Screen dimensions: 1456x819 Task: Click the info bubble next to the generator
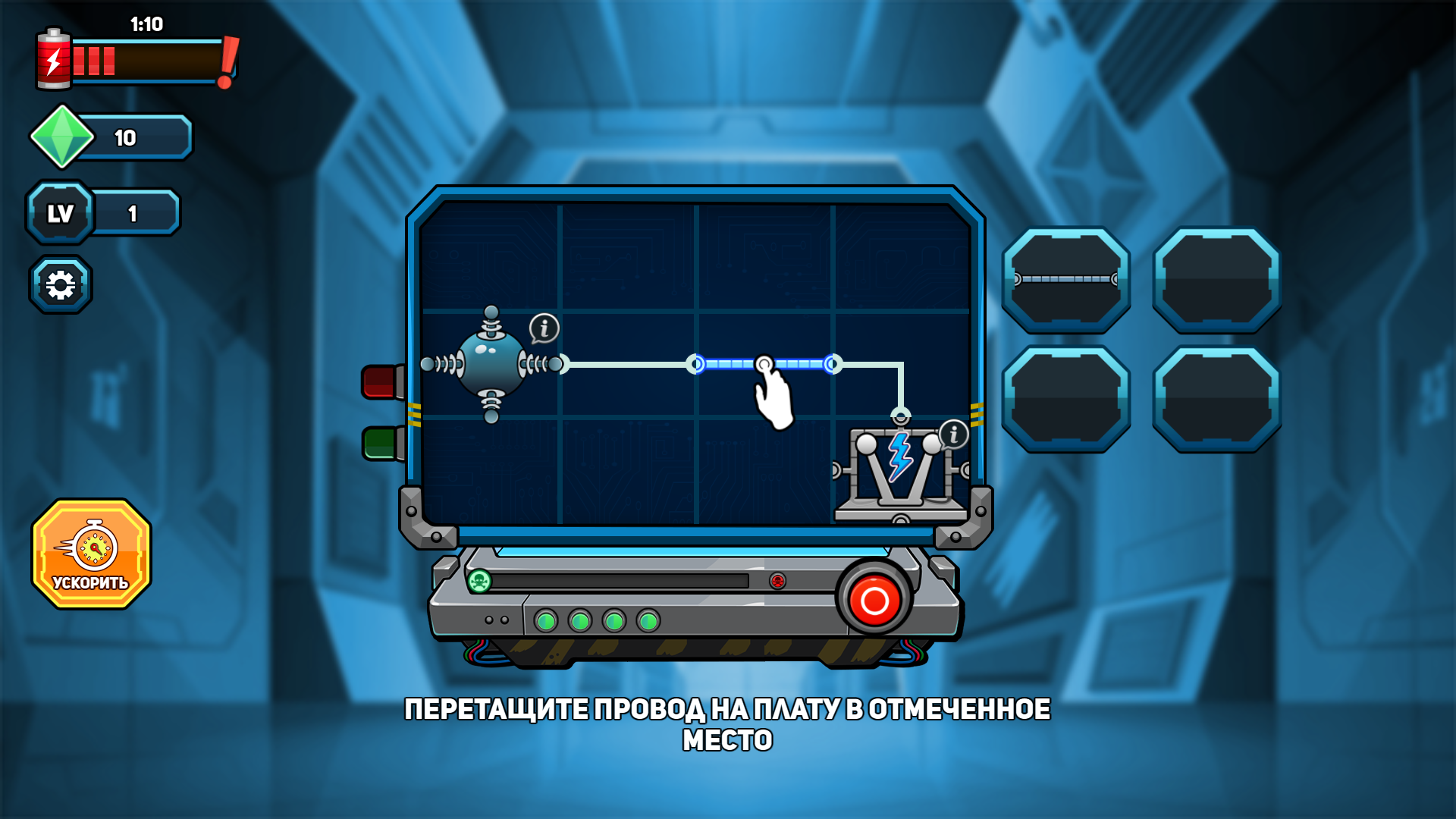(x=544, y=328)
